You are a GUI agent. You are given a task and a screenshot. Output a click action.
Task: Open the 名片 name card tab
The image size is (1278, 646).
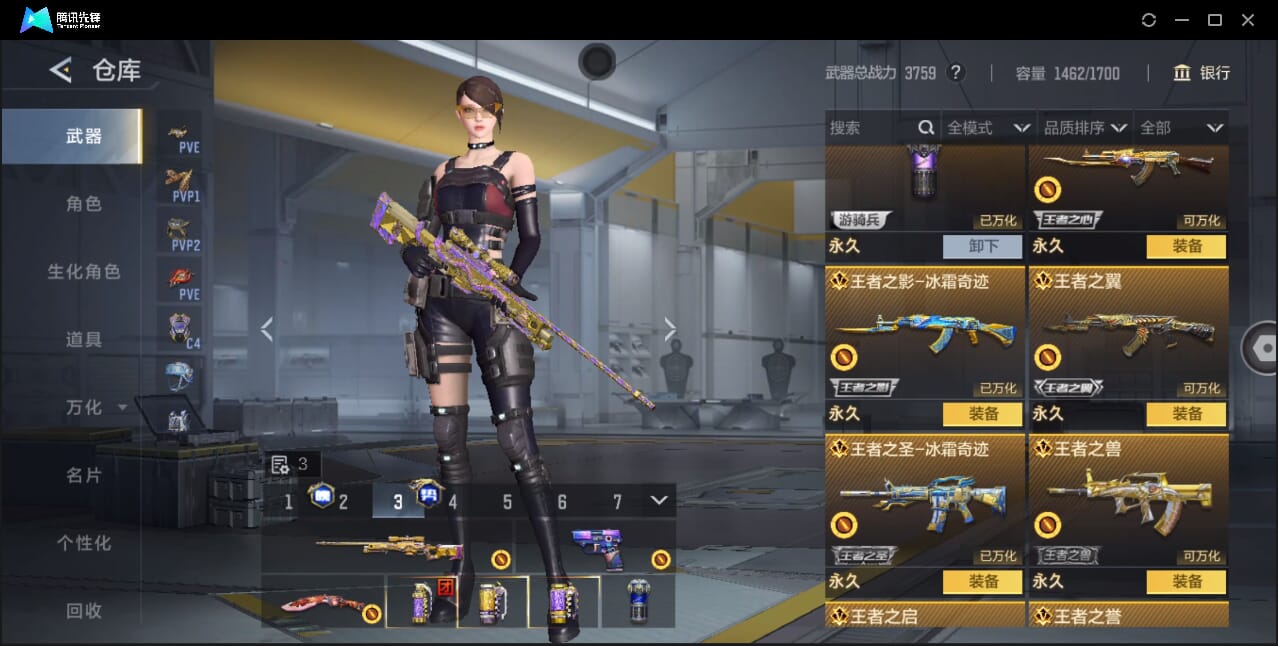coord(84,475)
